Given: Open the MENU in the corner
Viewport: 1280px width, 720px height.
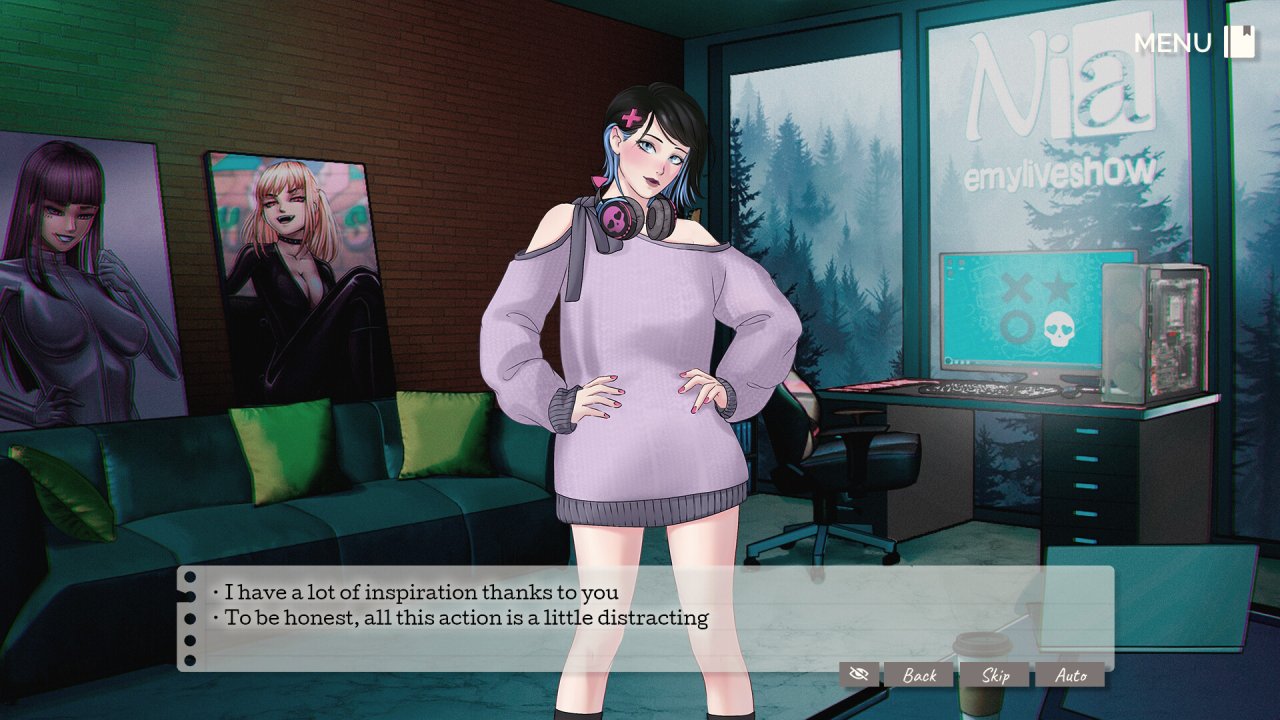Looking at the screenshot, I should [x=1193, y=43].
